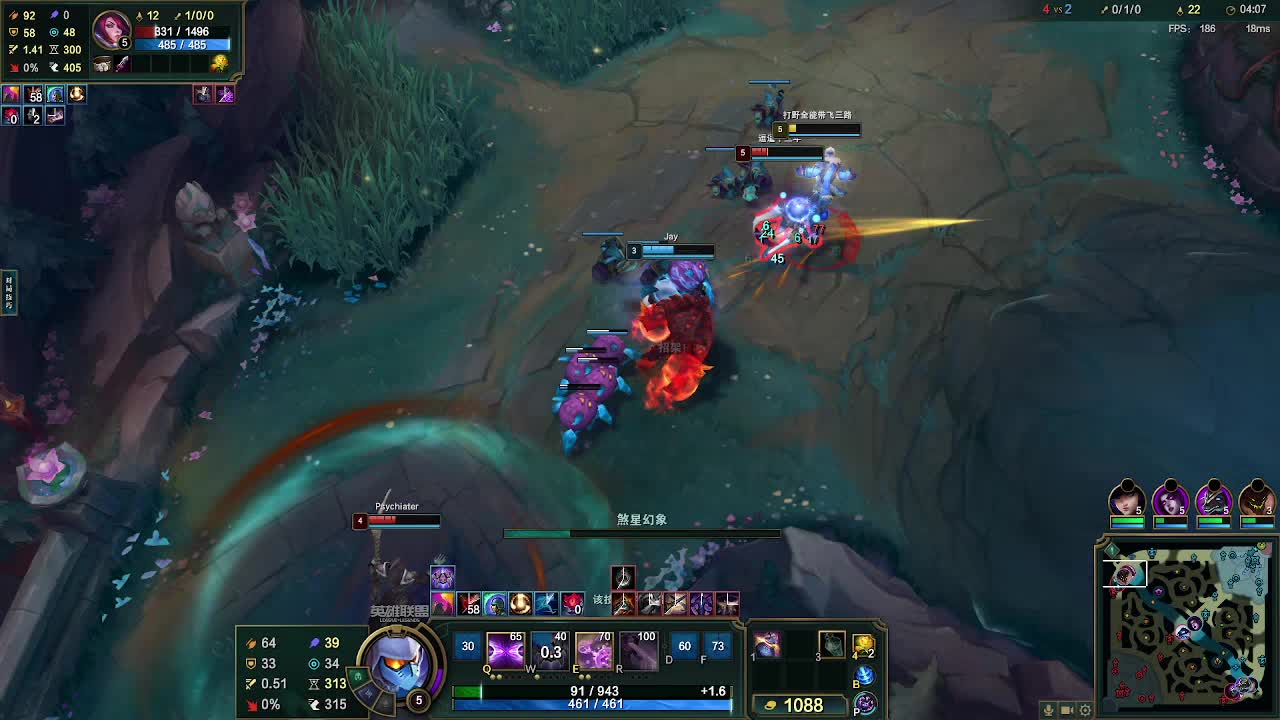The height and width of the screenshot is (720, 1280).
Task: Click the minimap's green alert ping button
Action: click(x=1111, y=550)
